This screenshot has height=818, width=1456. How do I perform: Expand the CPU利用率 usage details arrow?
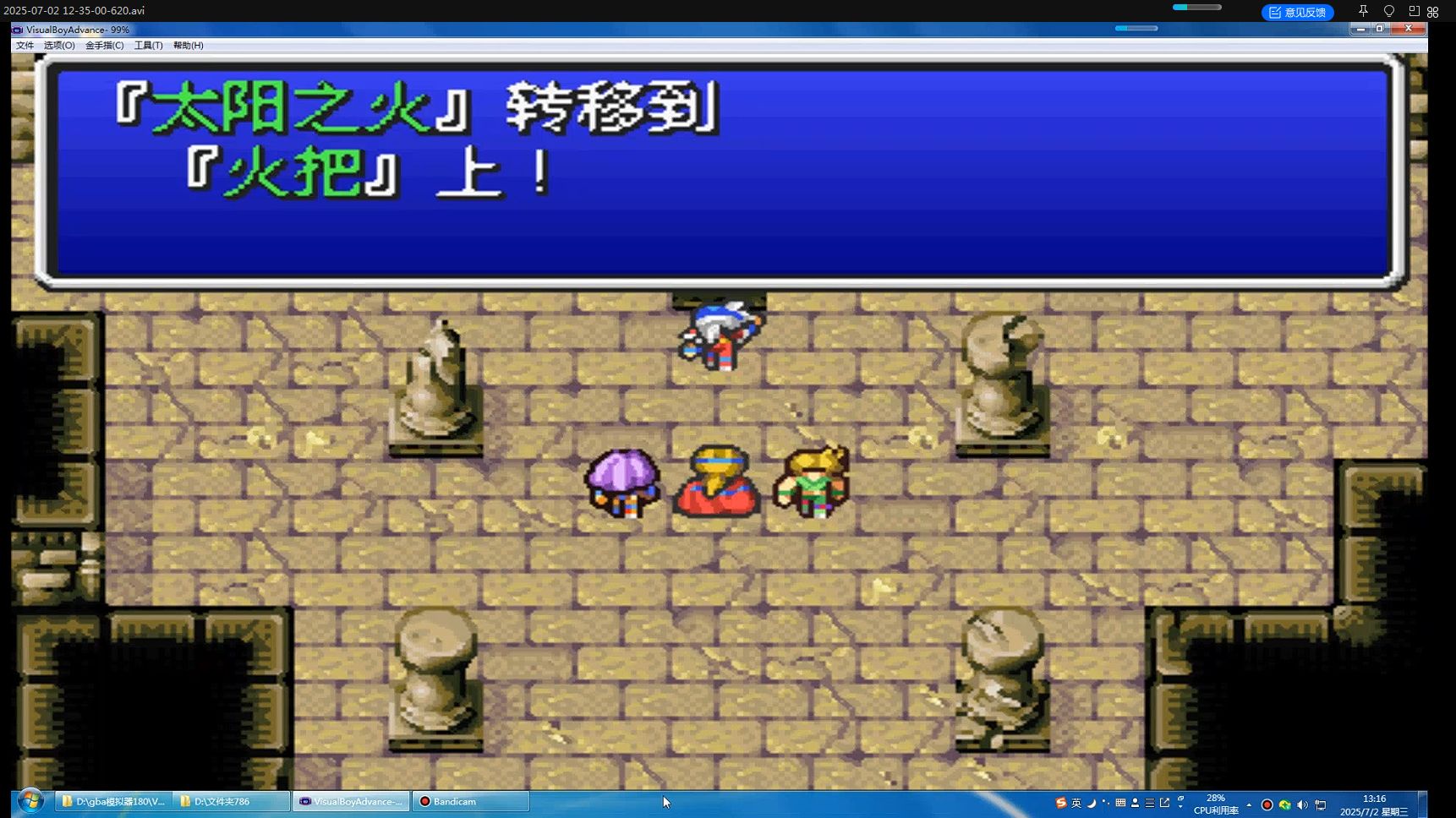pyautogui.click(x=1249, y=804)
